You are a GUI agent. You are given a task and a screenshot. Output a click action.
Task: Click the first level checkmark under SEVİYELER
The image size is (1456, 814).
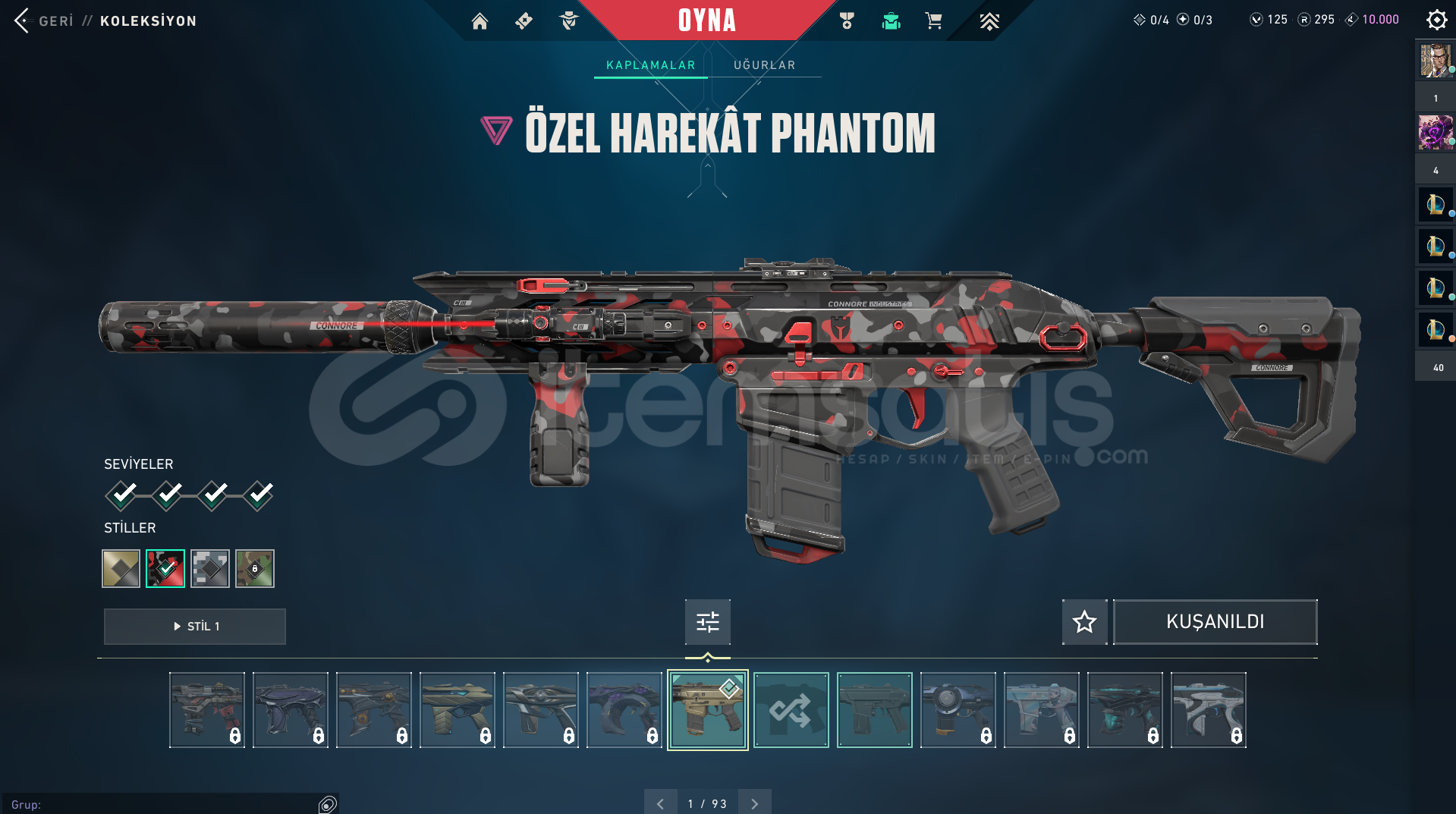121,495
